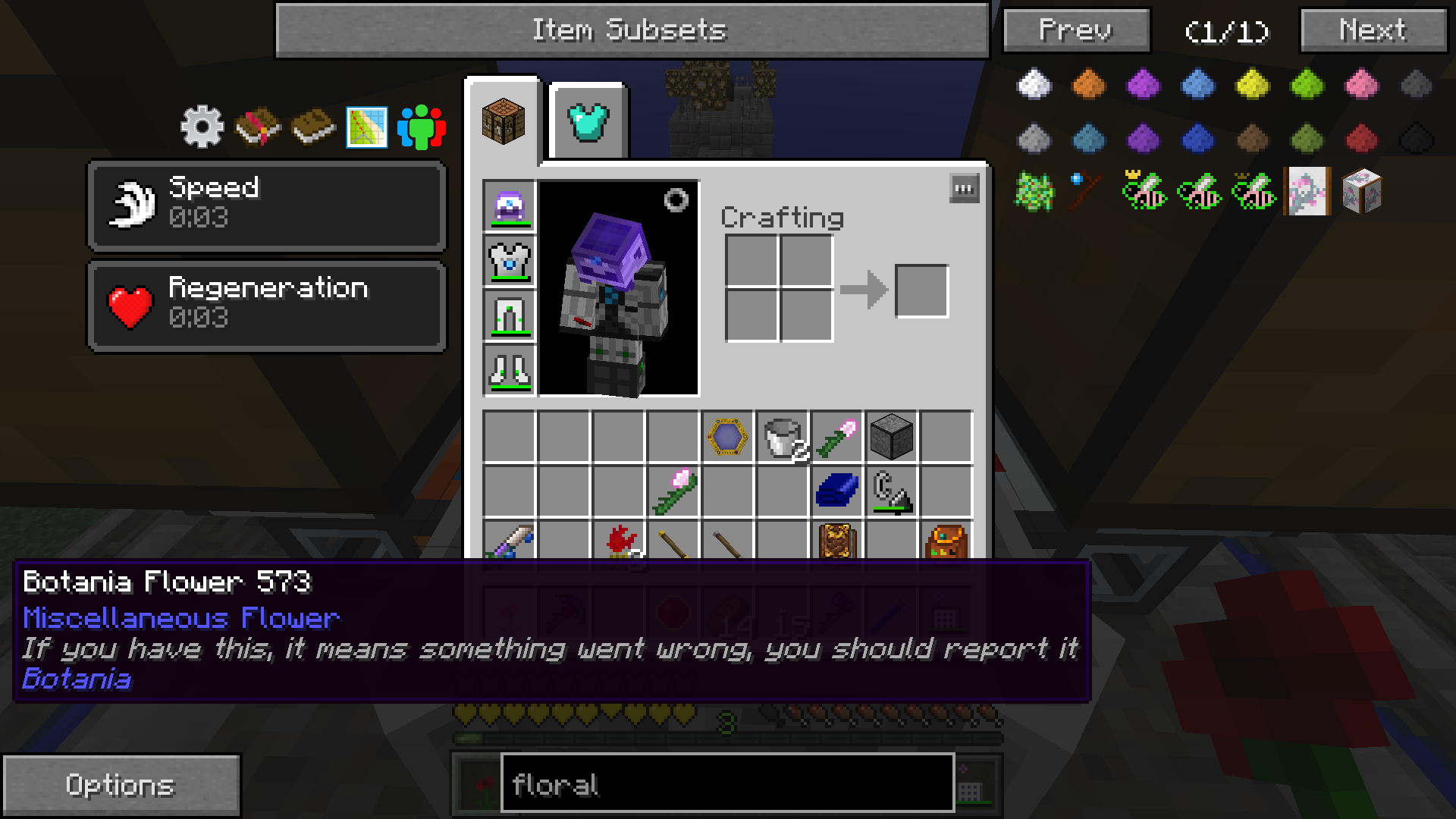Select the crafting table inventory tab
Image resolution: width=1456 pixels, height=819 pixels.
click(504, 121)
